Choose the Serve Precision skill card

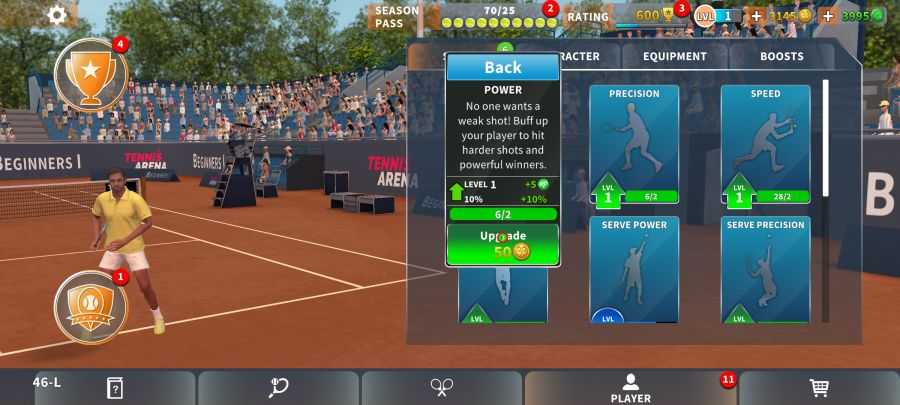pos(765,269)
